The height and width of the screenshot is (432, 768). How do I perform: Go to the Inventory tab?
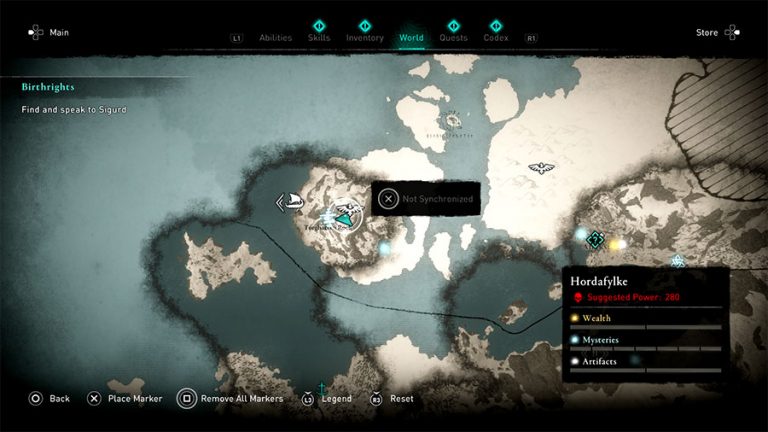(x=364, y=38)
